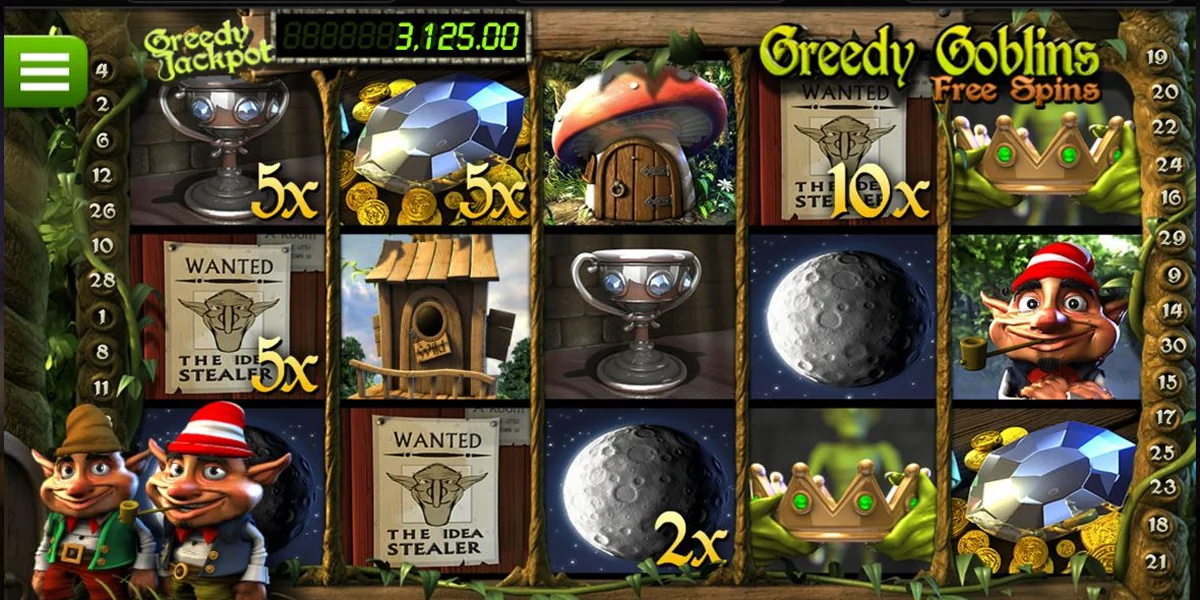Highlight payline 21 marker
Image resolution: width=1200 pixels, height=600 pixels.
[1157, 562]
